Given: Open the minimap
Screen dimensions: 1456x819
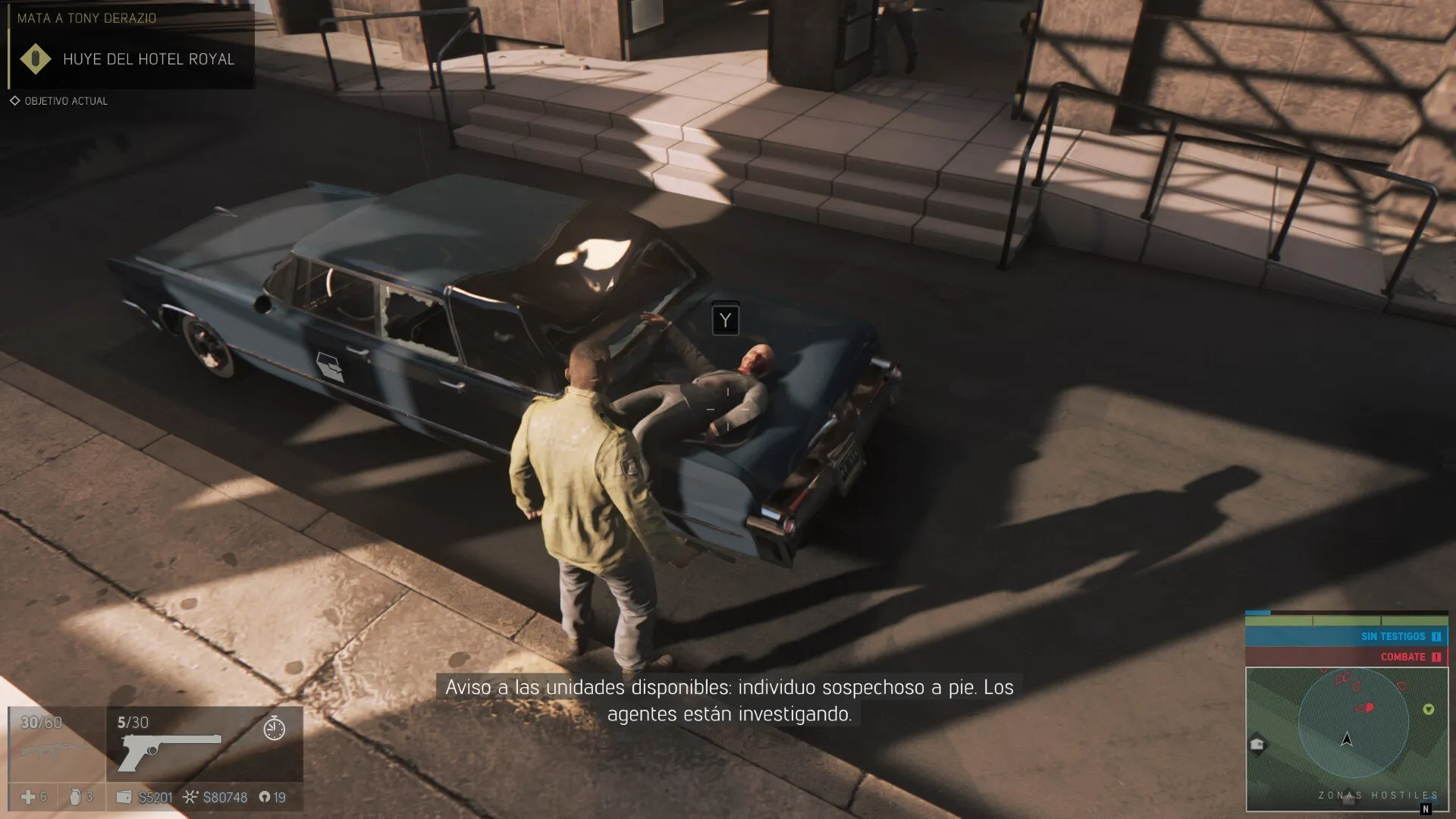Looking at the screenshot, I should tap(1346, 739).
